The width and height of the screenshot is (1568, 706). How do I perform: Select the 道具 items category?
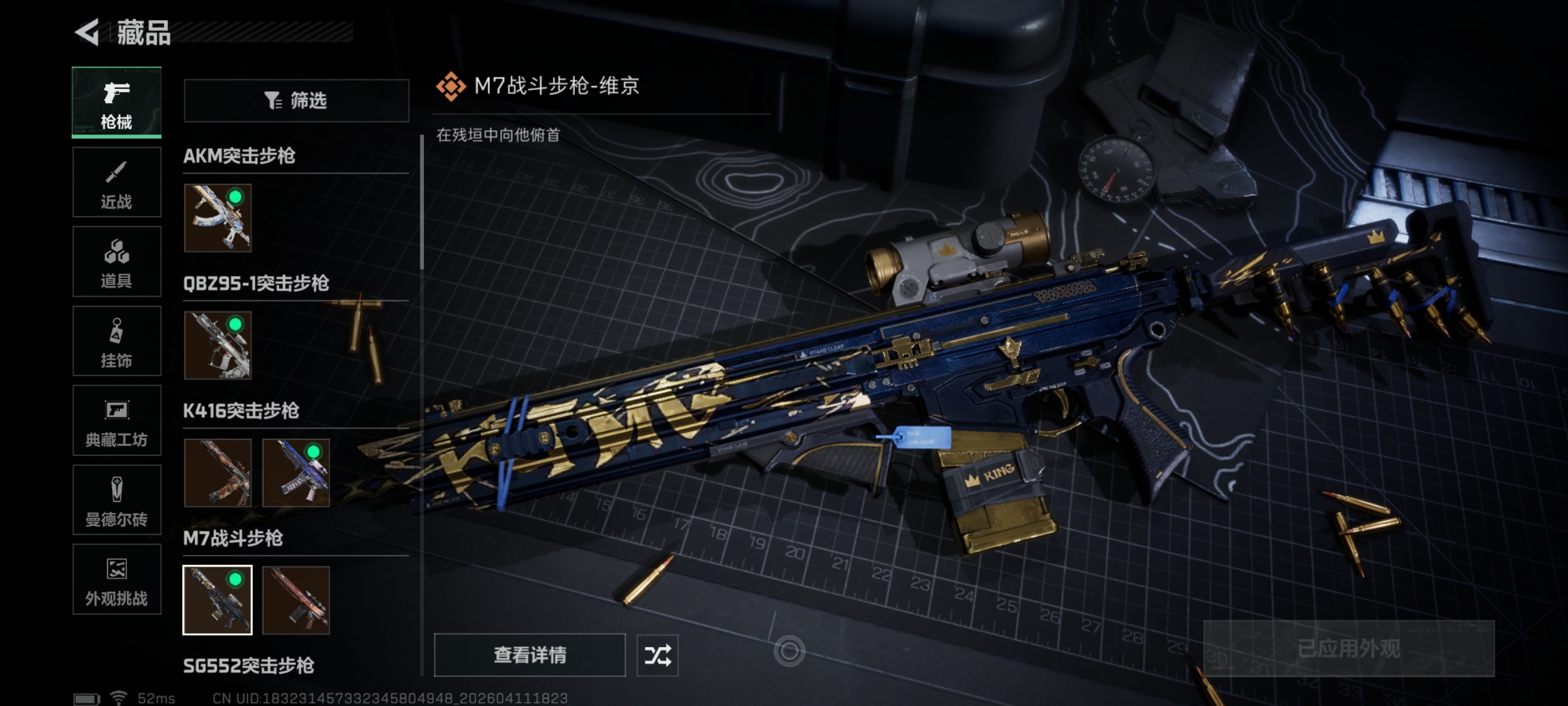point(116,261)
